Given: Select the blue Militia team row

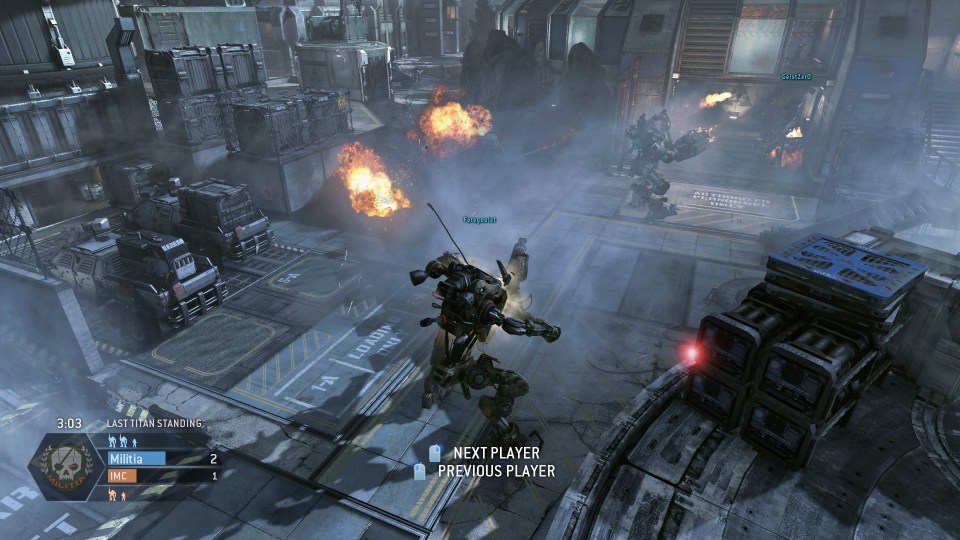Looking at the screenshot, I should click(160, 459).
